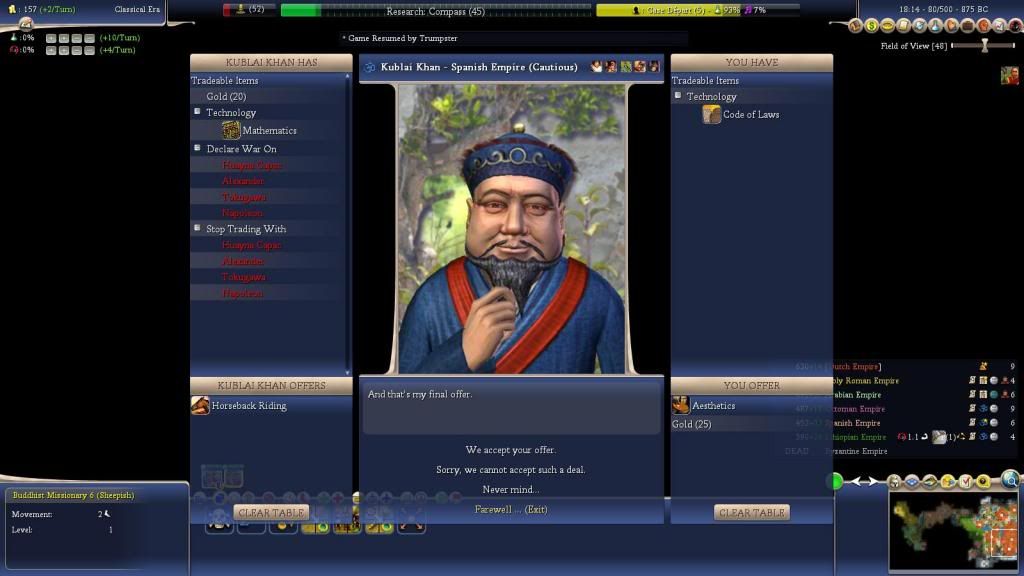Screen dimensions: 1024x576
Task: Choose 'Sorry, we cannot accept such a deal'
Action: click(510, 470)
